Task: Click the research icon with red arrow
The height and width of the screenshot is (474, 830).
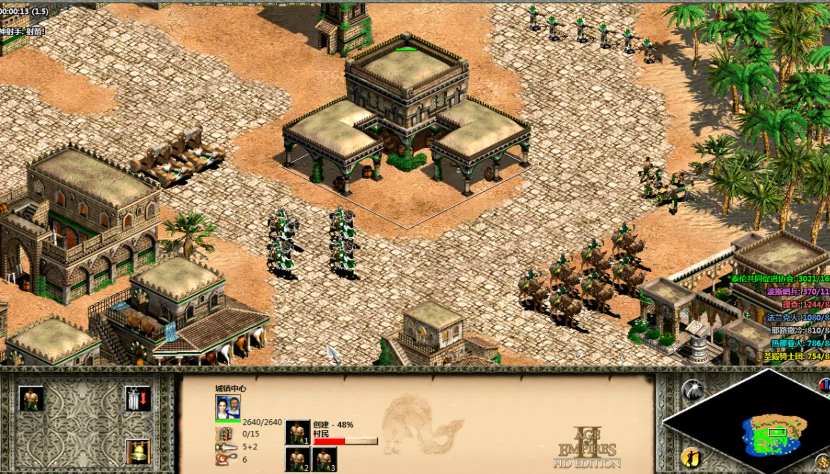Action: [x=138, y=399]
